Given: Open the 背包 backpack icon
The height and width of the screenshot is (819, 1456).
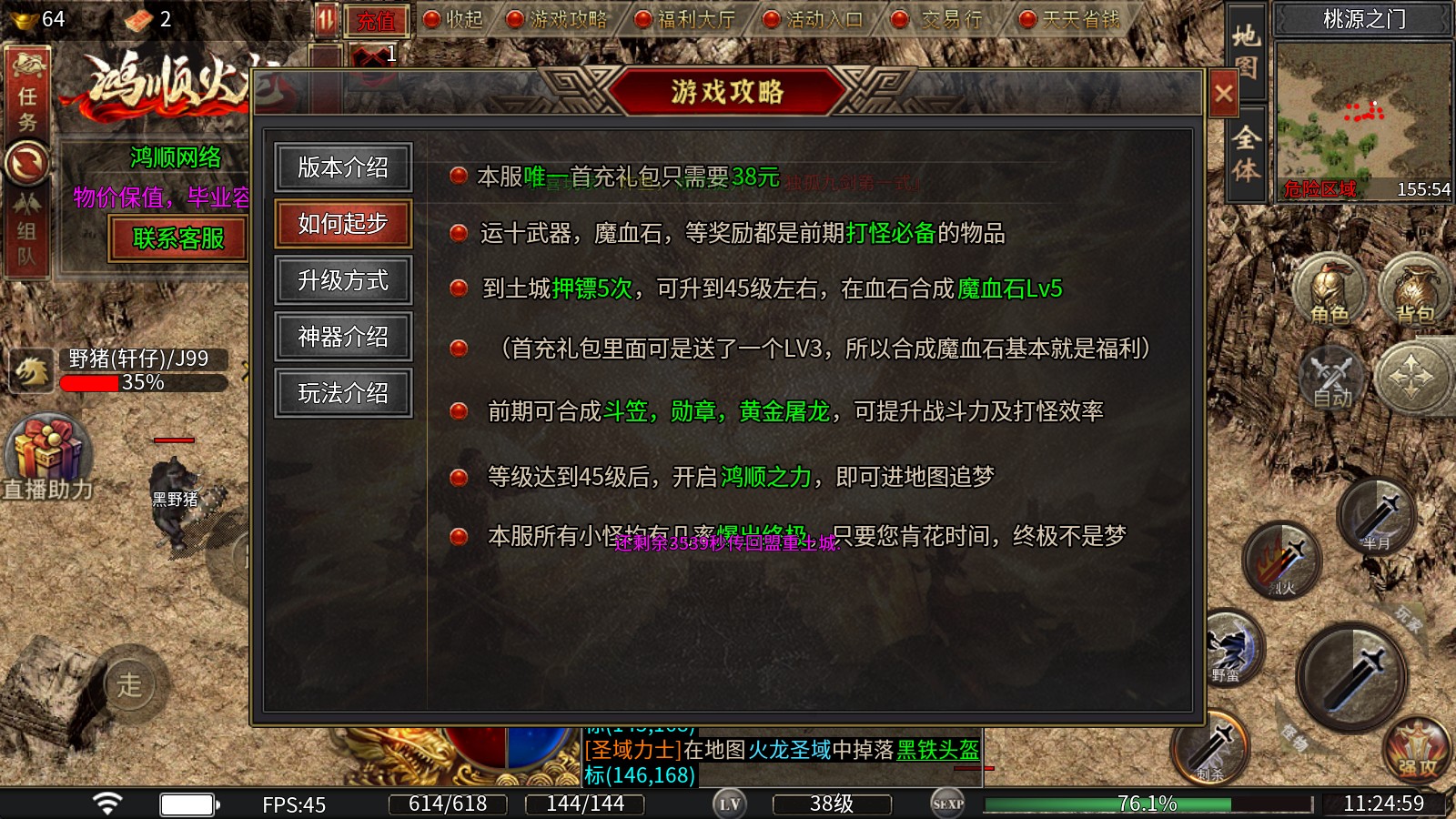Looking at the screenshot, I should pos(1415,291).
